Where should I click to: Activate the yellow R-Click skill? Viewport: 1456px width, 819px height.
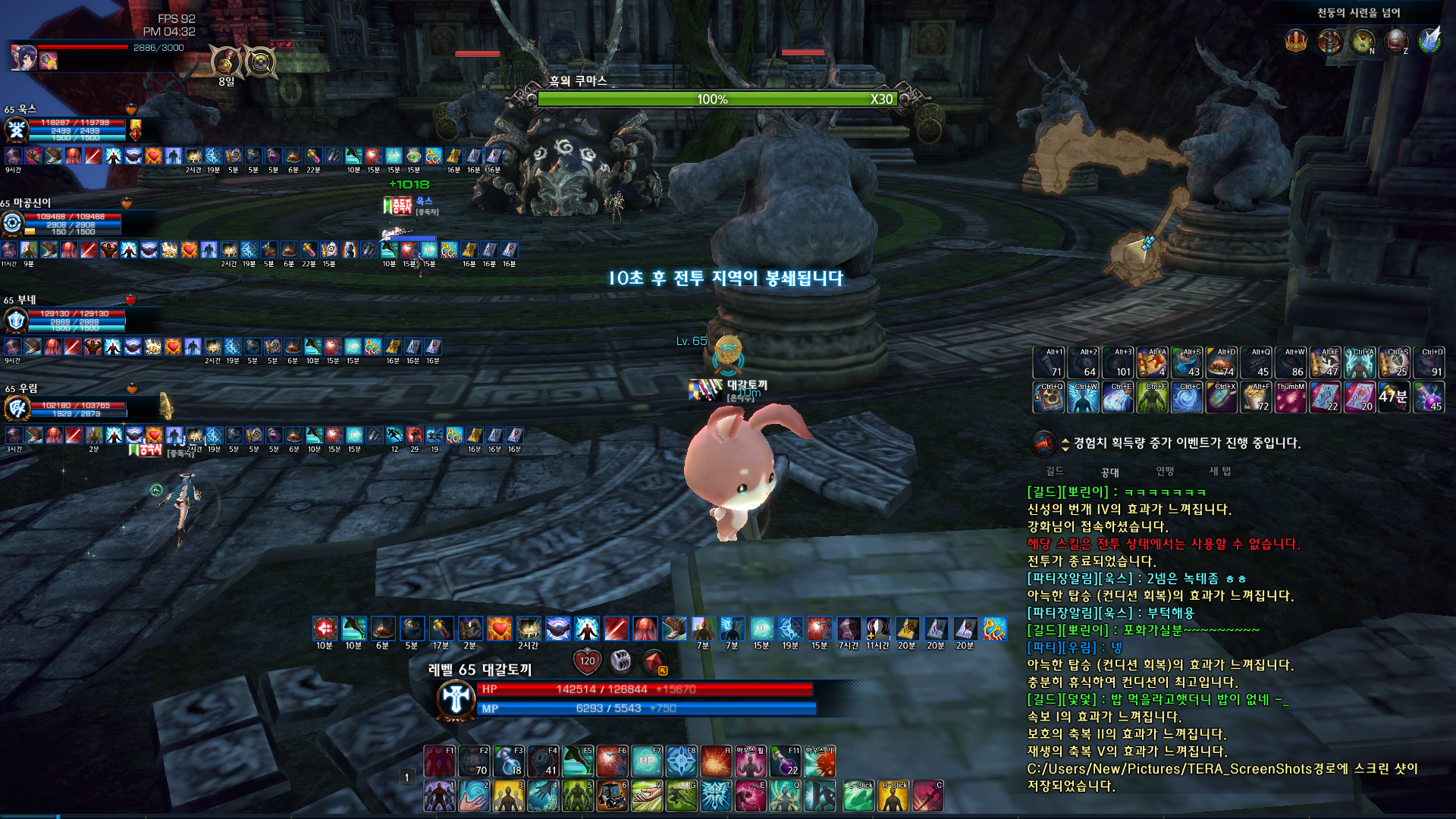[893, 795]
